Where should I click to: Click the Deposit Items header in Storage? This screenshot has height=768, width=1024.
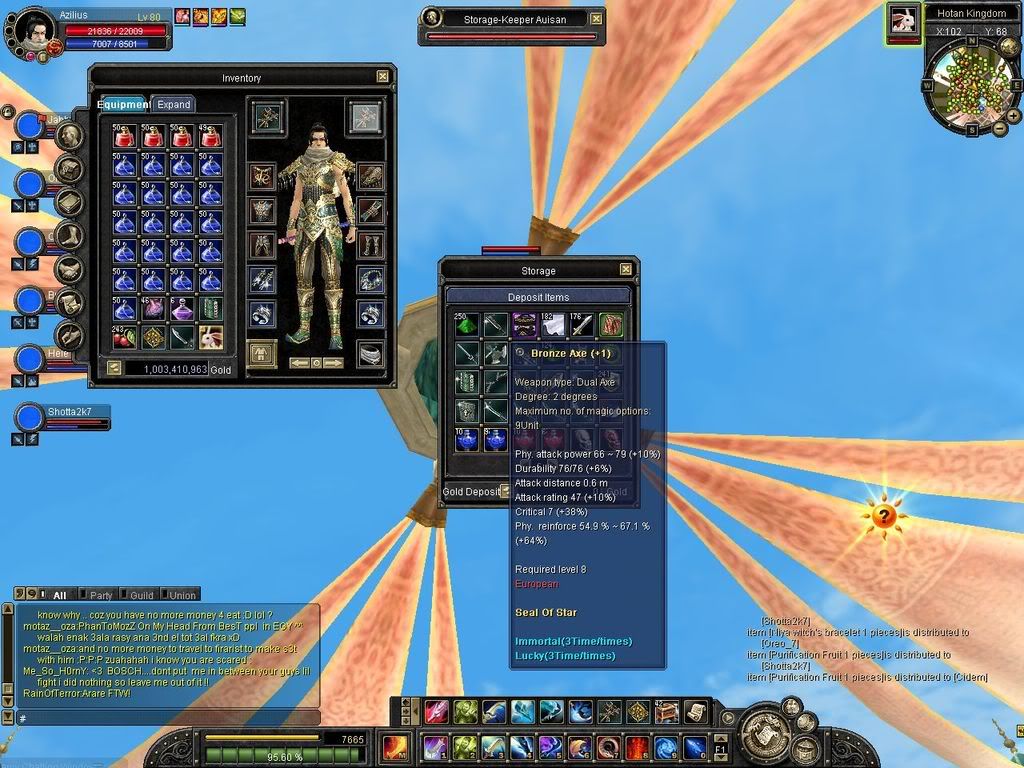coord(538,297)
